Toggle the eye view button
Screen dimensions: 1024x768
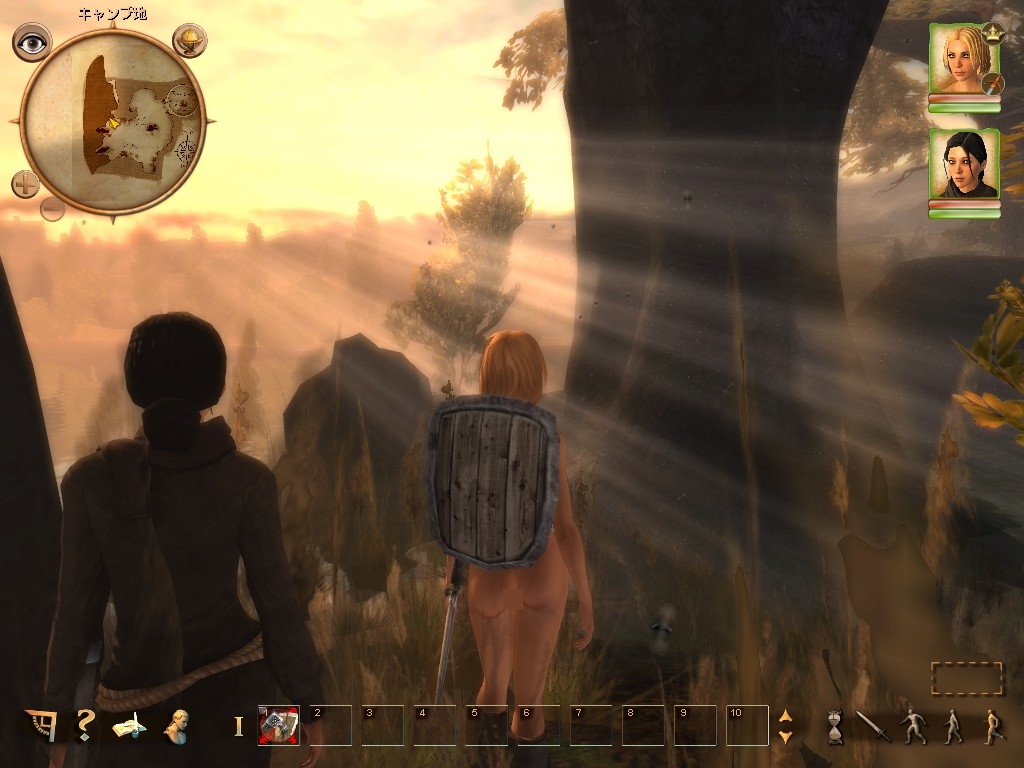coord(32,42)
